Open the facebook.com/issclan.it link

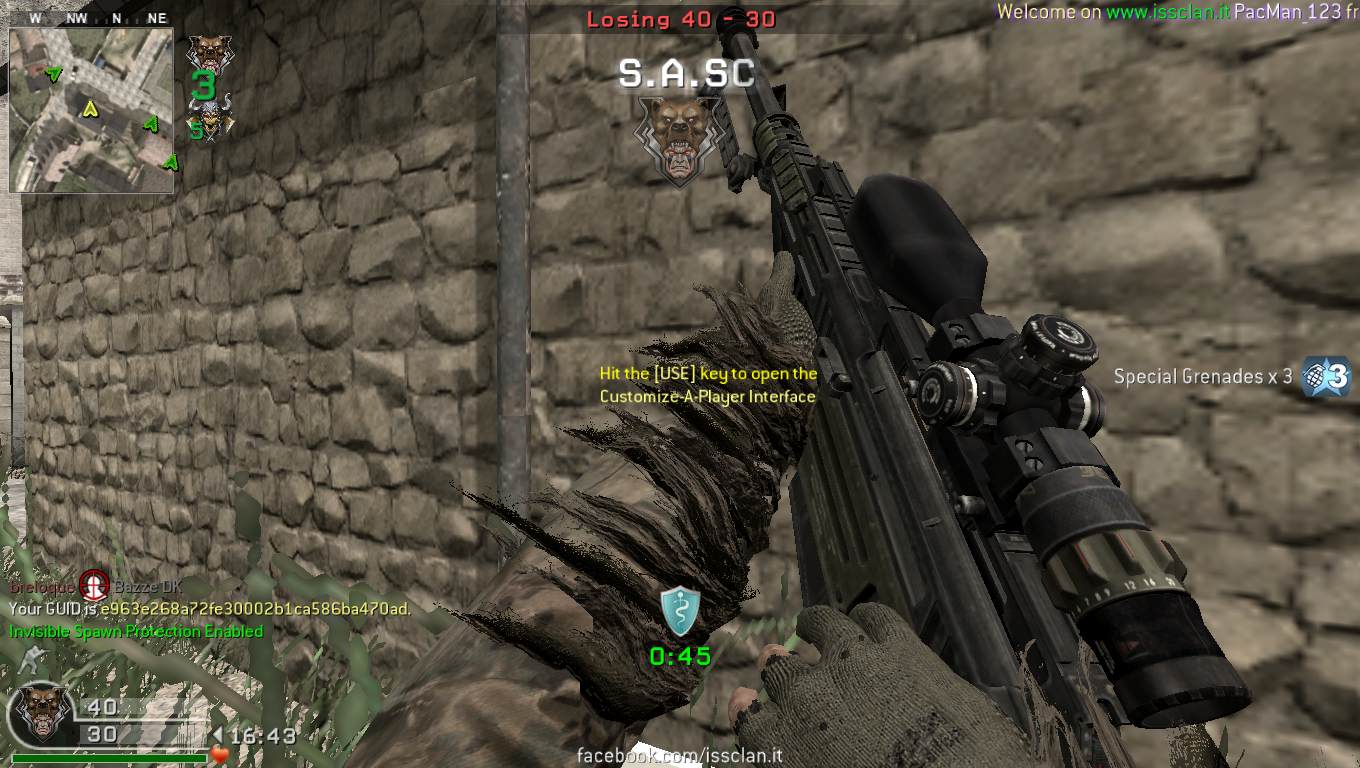click(680, 757)
